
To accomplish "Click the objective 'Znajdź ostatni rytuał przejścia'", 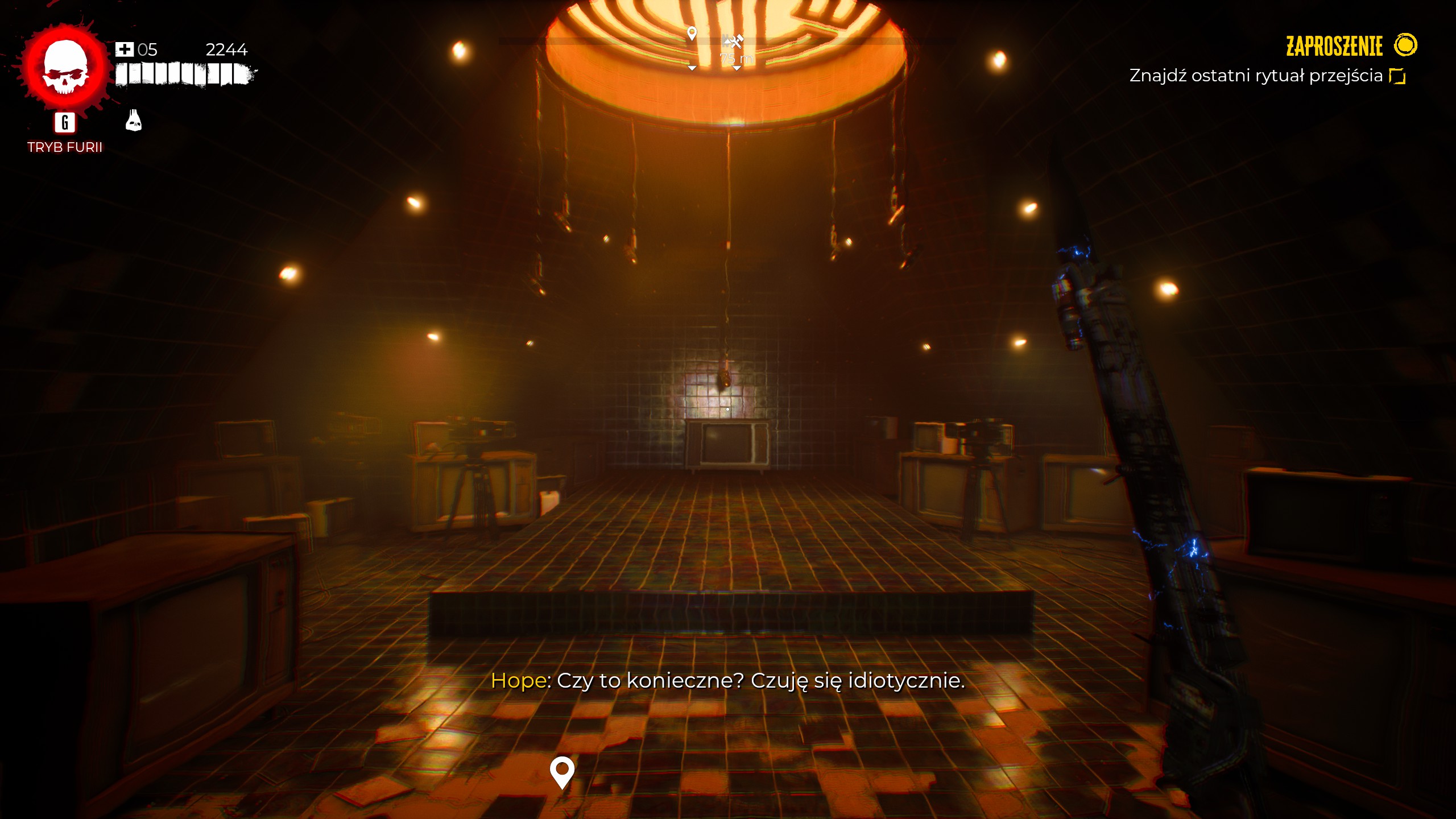I will click(x=1255, y=76).
